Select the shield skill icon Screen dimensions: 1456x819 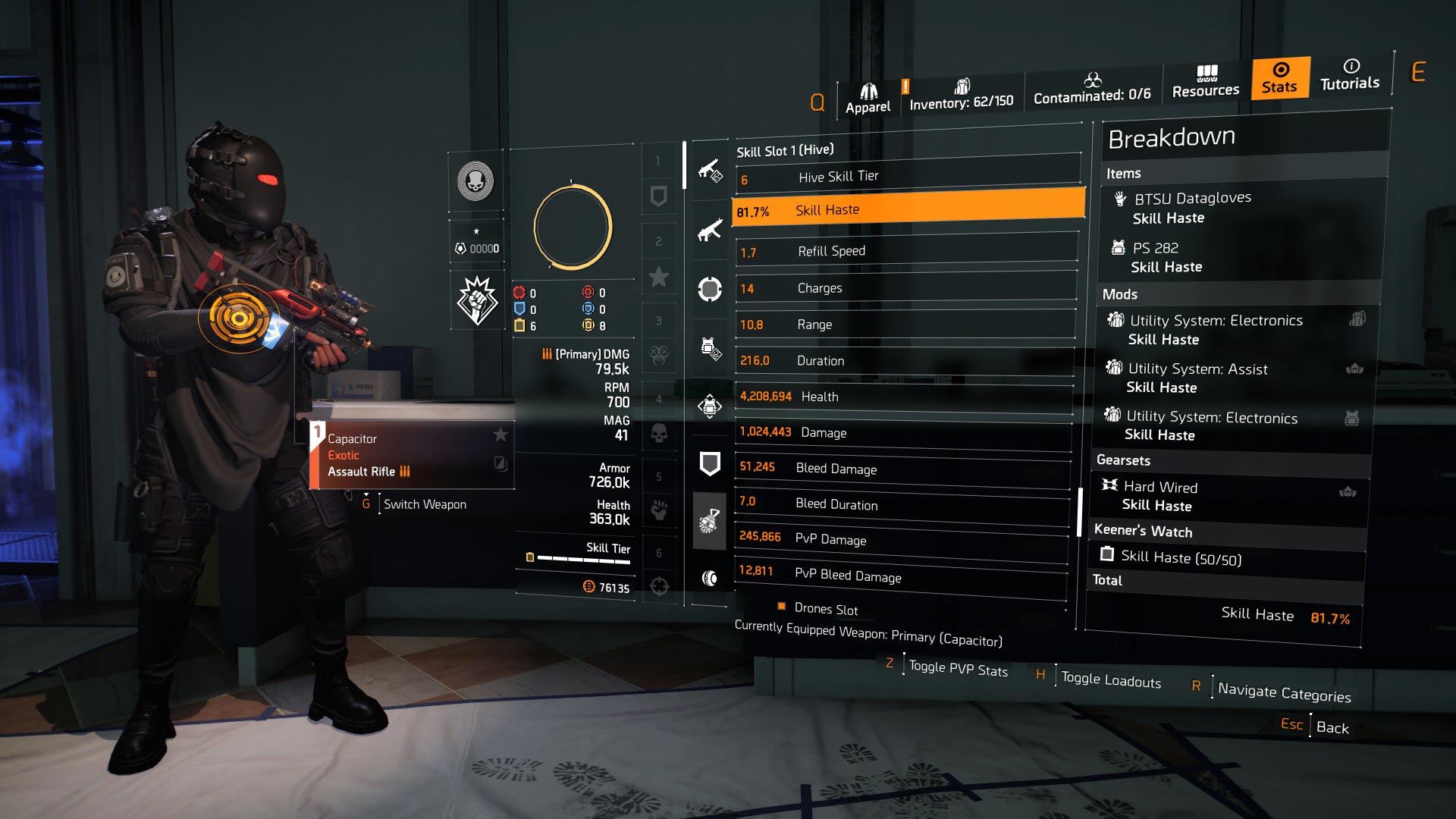[x=711, y=463]
